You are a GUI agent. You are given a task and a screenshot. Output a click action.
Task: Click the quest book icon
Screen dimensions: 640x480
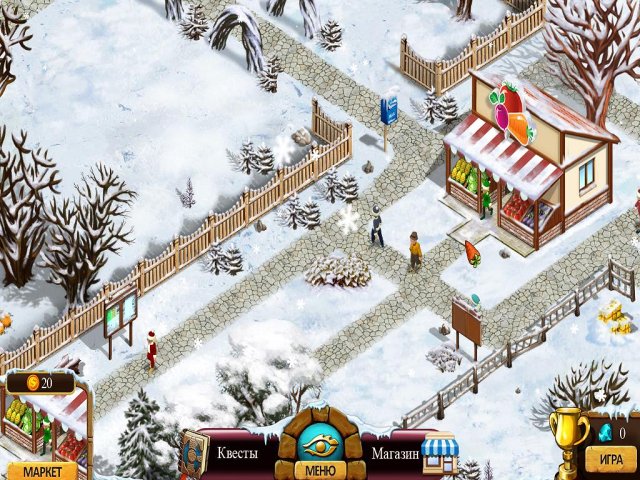click(194, 452)
